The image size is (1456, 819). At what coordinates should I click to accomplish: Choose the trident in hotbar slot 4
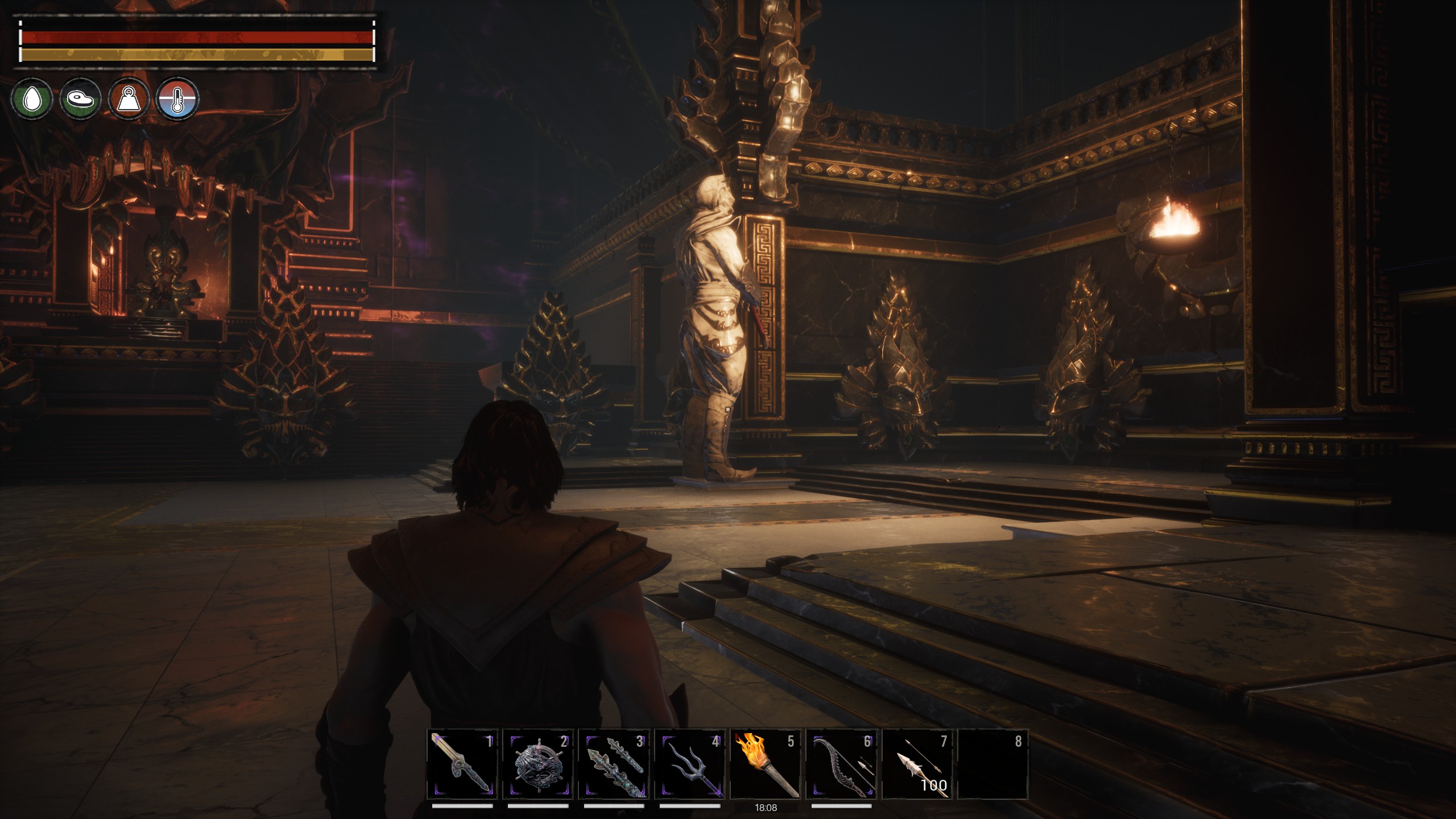coord(690,764)
